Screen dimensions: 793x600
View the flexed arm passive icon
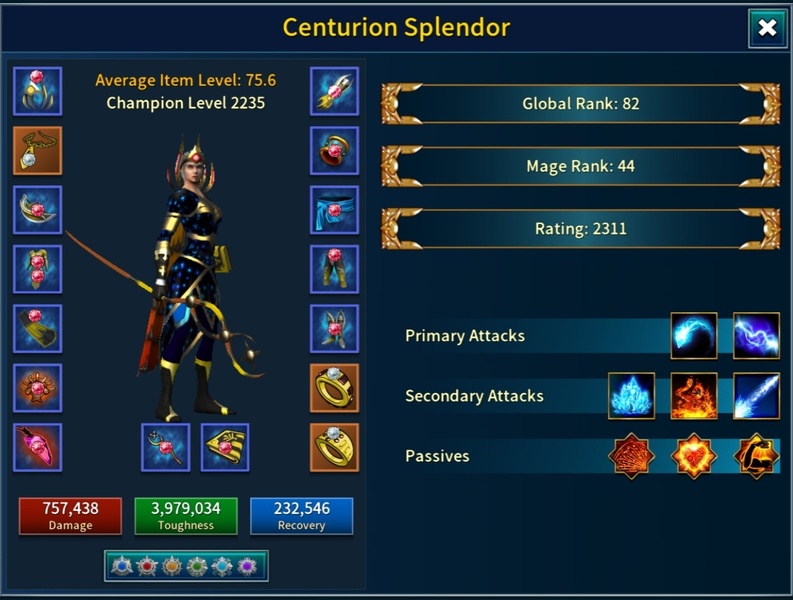coord(756,456)
